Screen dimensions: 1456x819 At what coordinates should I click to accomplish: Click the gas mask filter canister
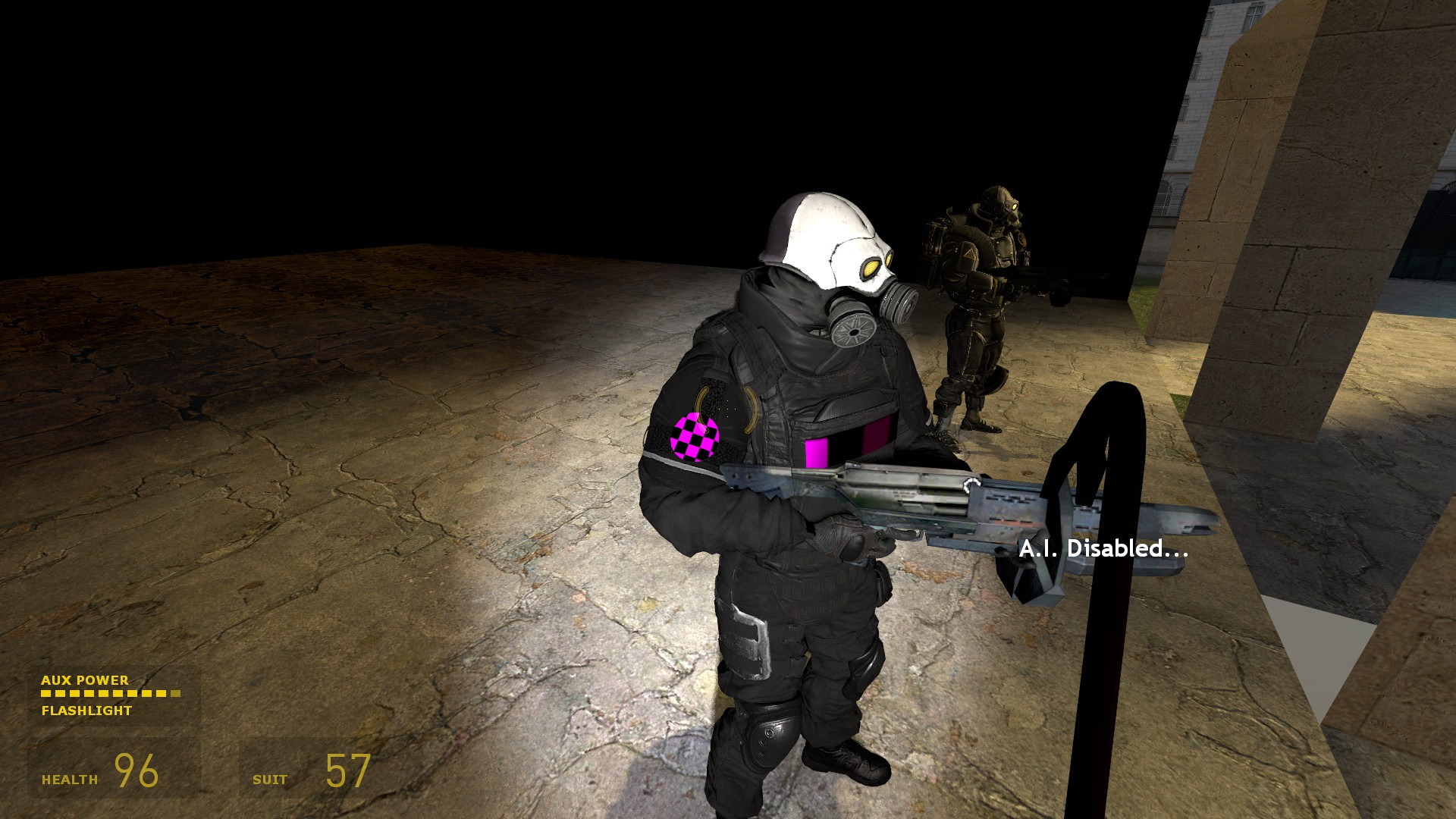853,330
